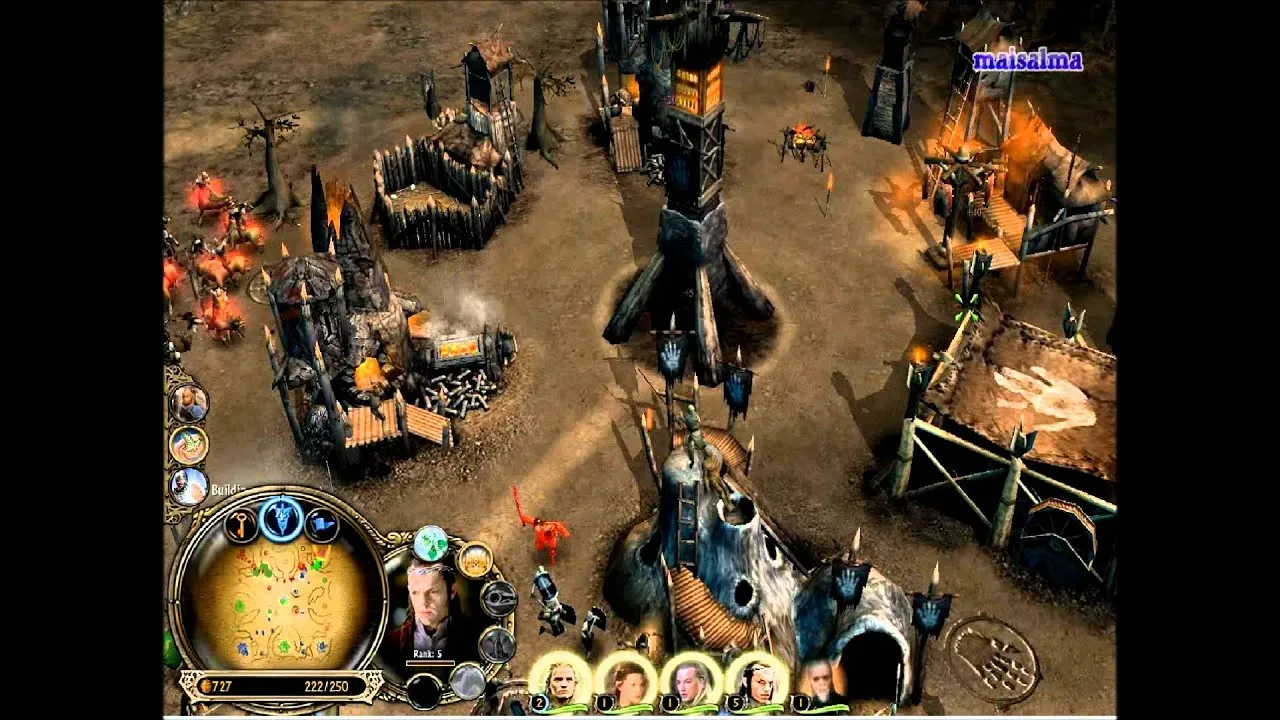Use the grey horn ability icon
This screenshot has height=720, width=1280.
[x=497, y=598]
